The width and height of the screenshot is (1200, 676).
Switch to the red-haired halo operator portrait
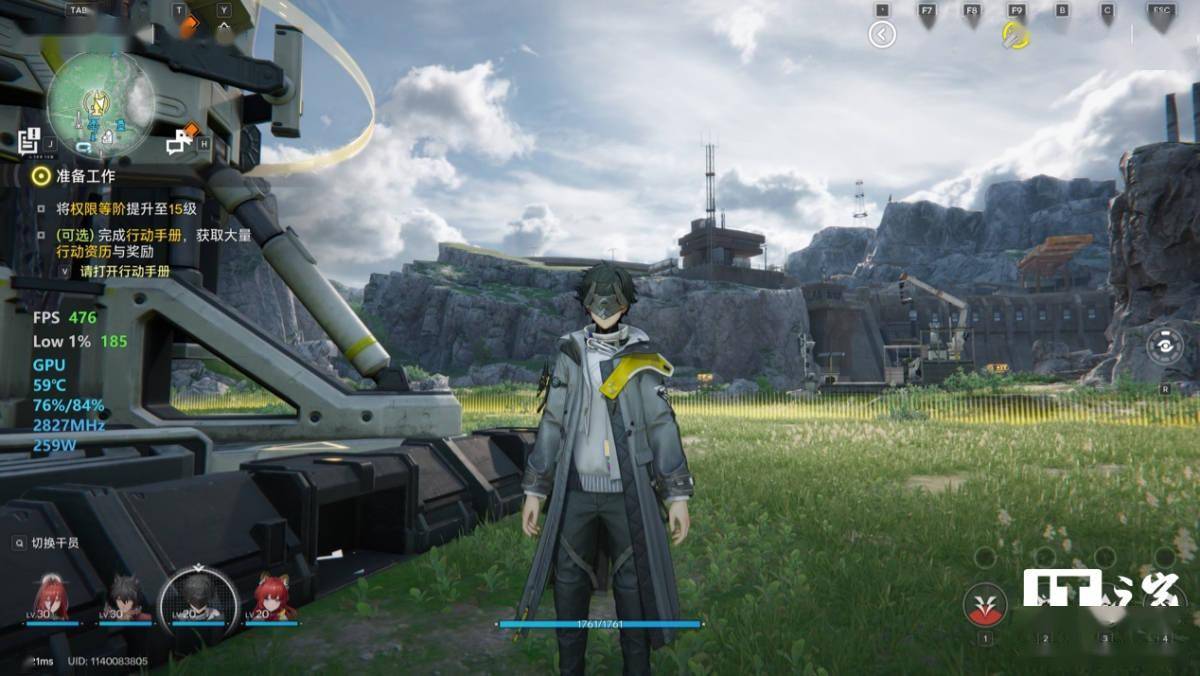(50, 597)
